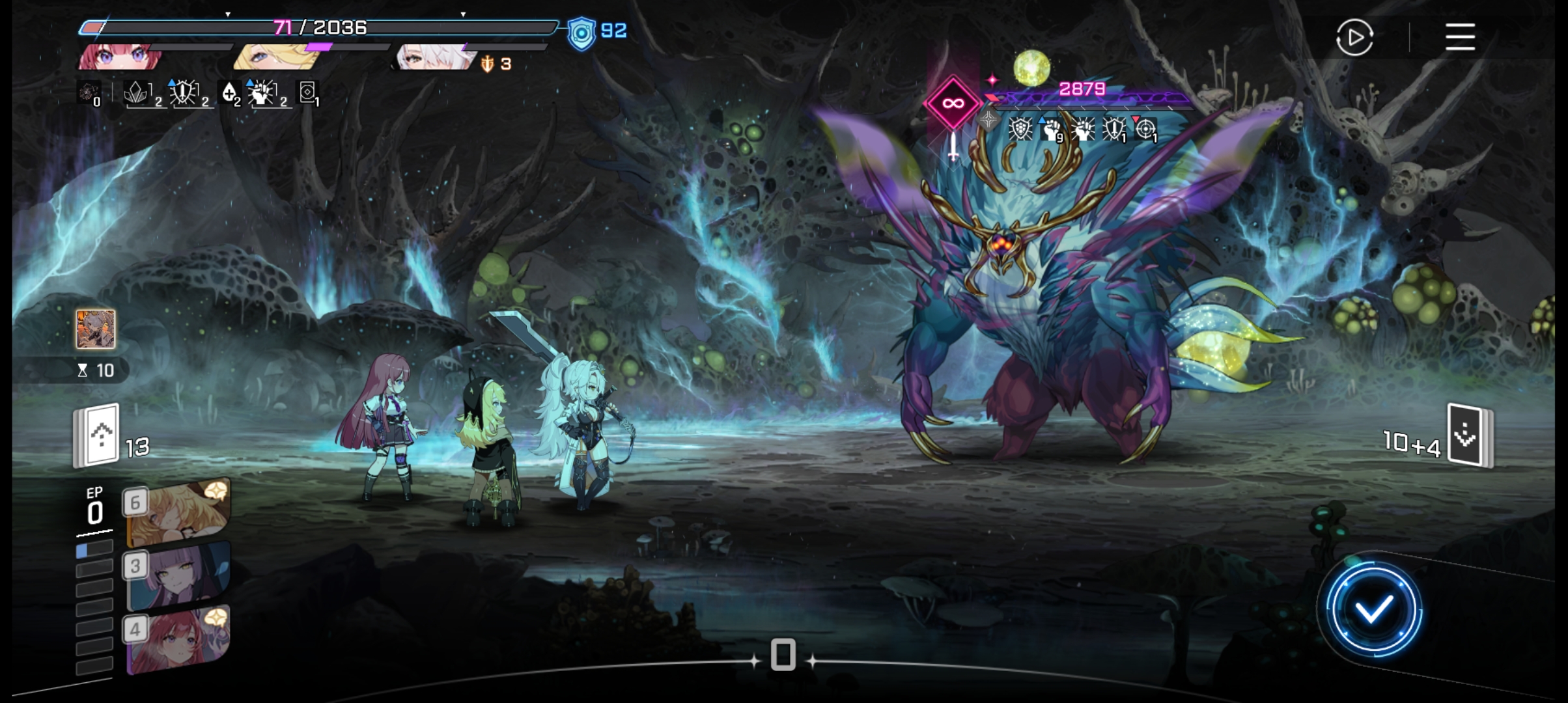Inspect the orange portrait icon above the hourglass
Viewport: 1568px width, 703px height.
tap(96, 329)
